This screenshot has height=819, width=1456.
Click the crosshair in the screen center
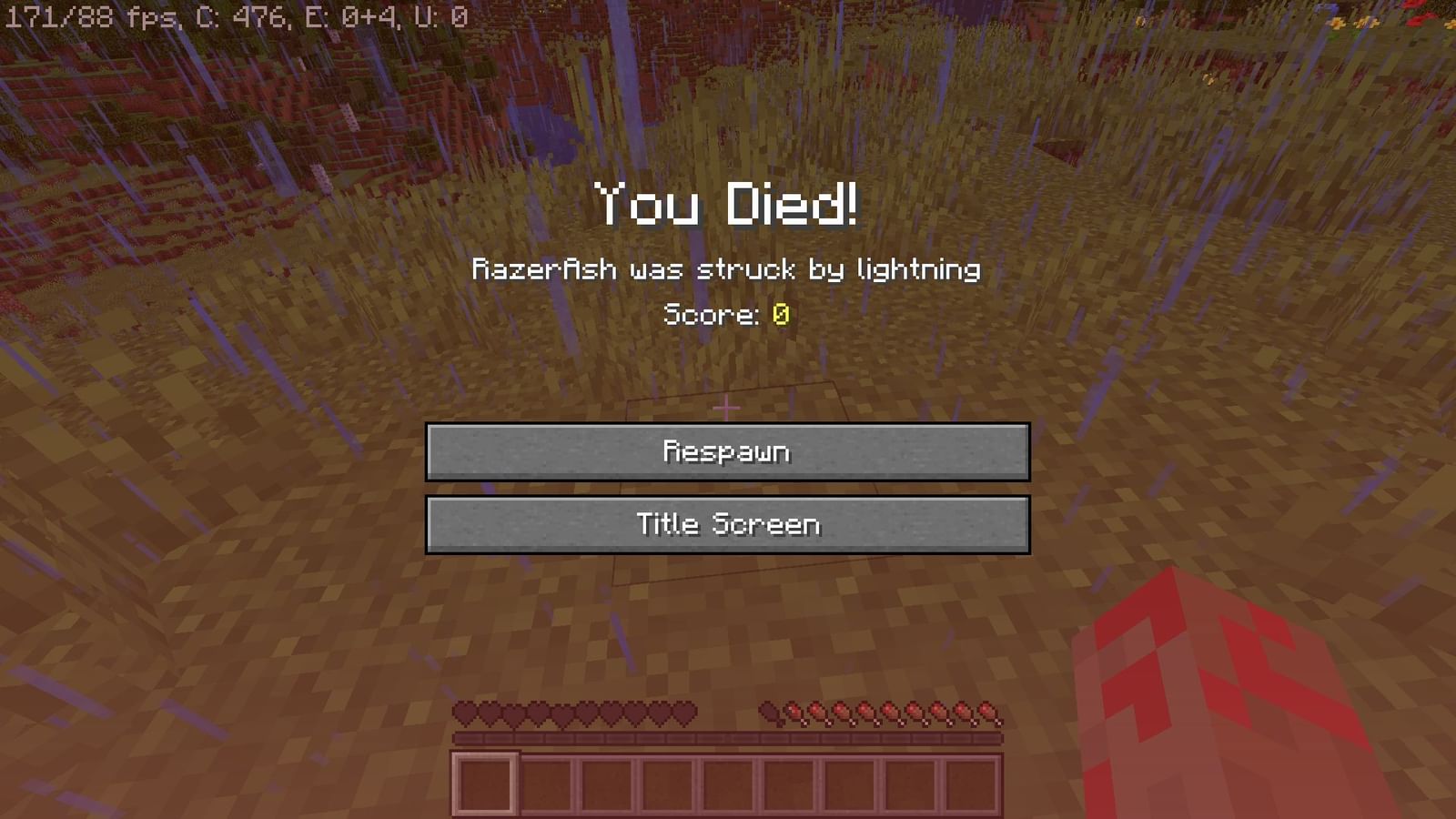[x=728, y=409]
